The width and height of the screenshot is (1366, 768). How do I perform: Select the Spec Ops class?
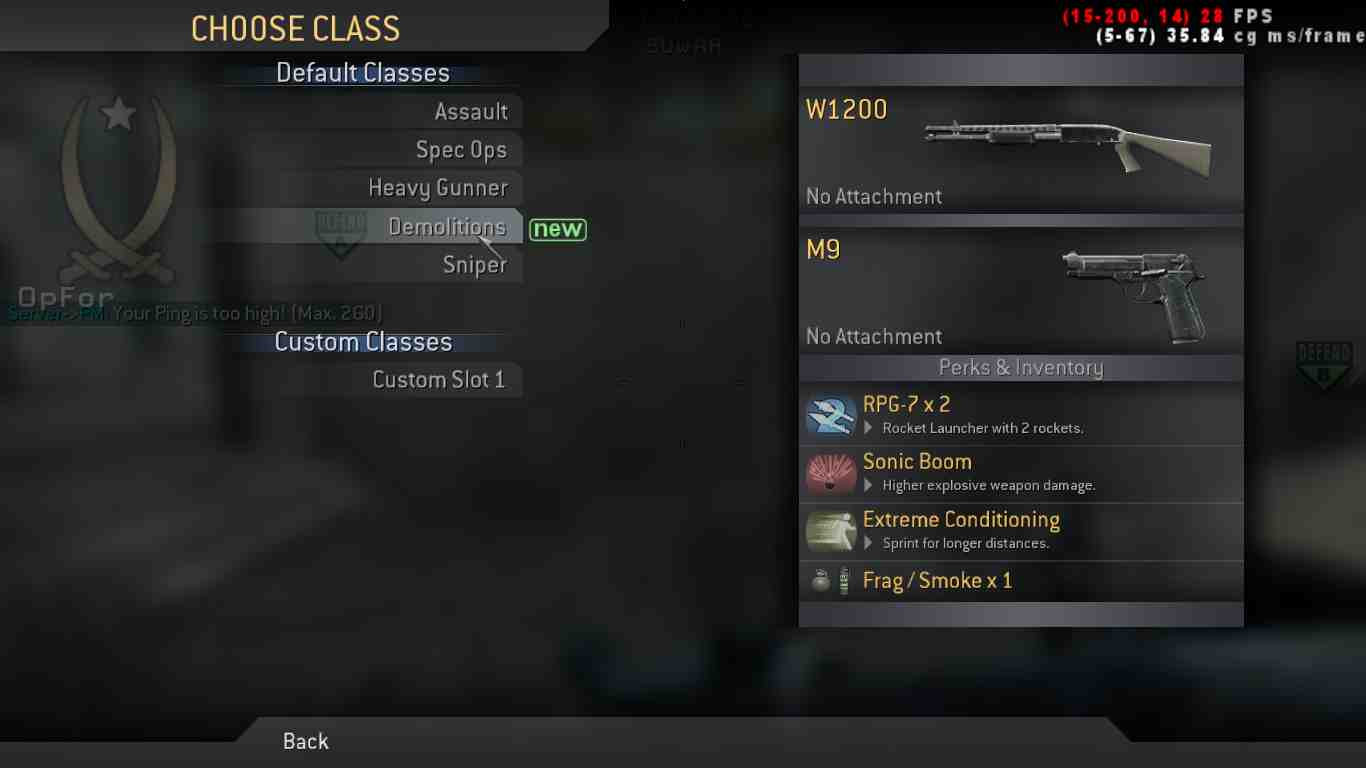pos(462,149)
